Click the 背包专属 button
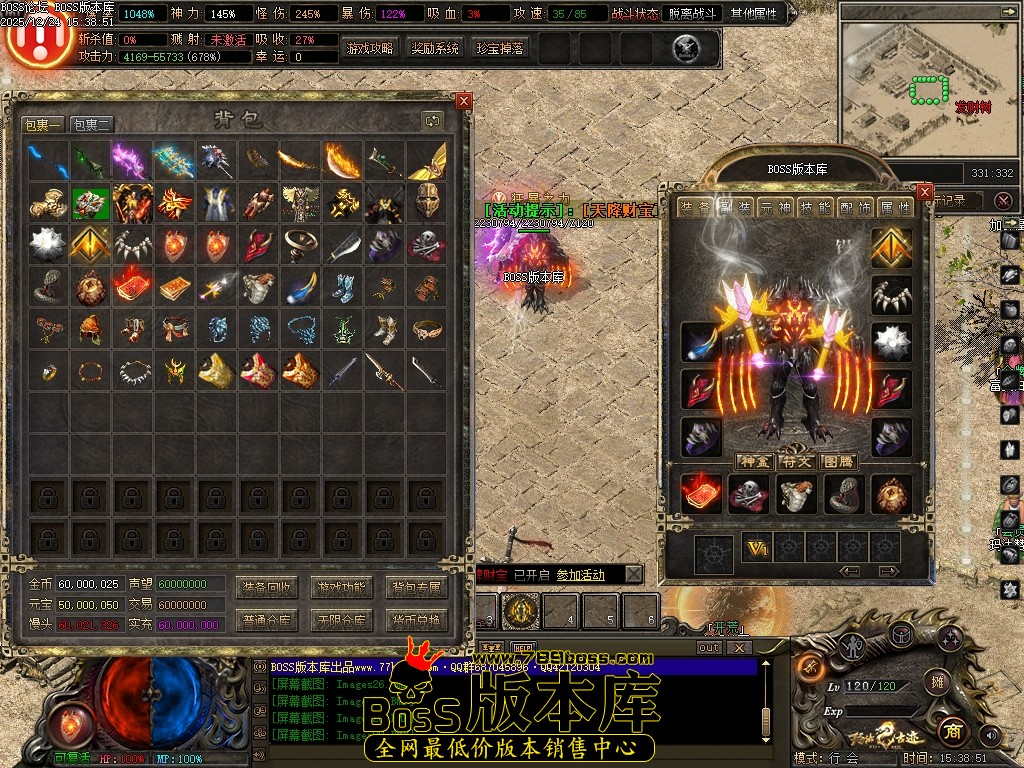The width and height of the screenshot is (1024, 768). [x=416, y=587]
